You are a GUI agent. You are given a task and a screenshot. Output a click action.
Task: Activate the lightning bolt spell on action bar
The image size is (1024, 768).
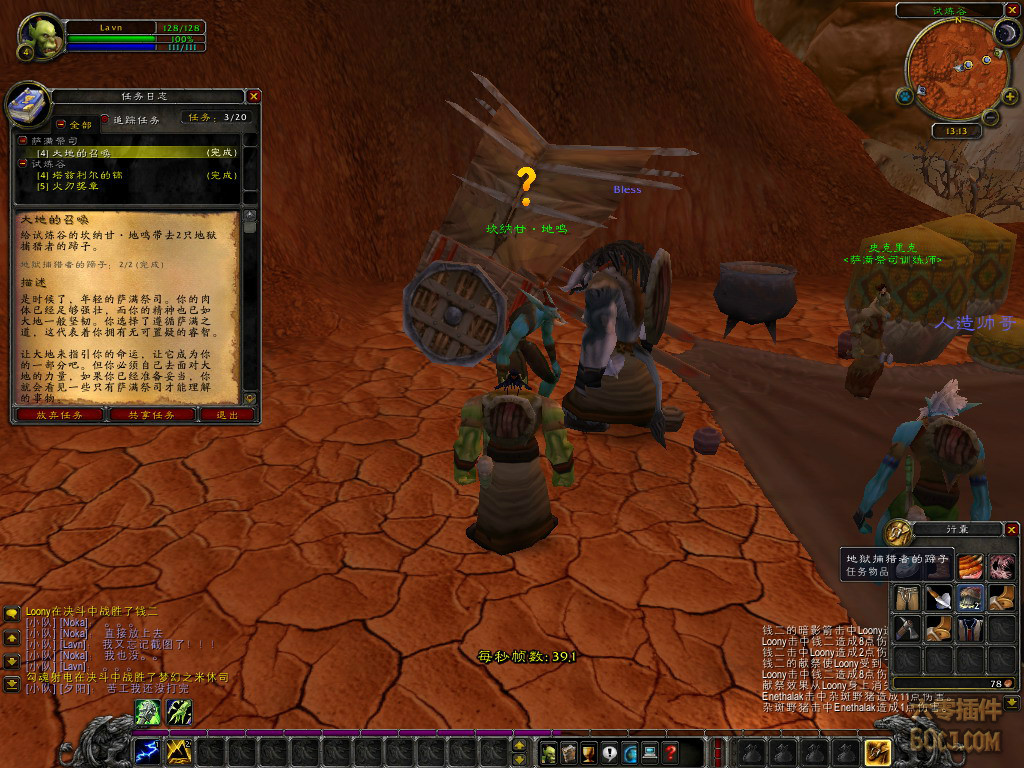[148, 751]
